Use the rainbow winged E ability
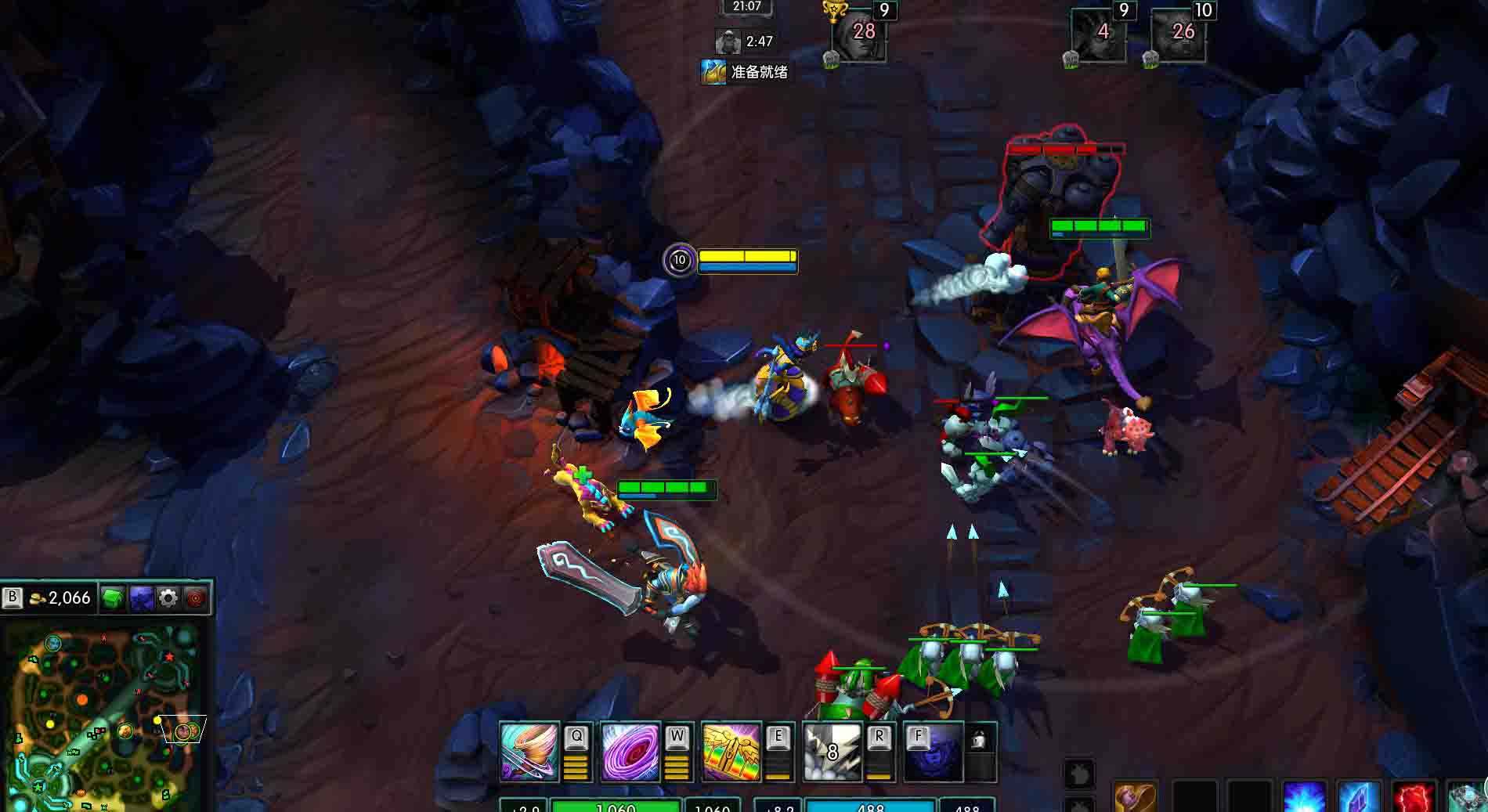This screenshot has height=812, width=1488. [x=731, y=752]
